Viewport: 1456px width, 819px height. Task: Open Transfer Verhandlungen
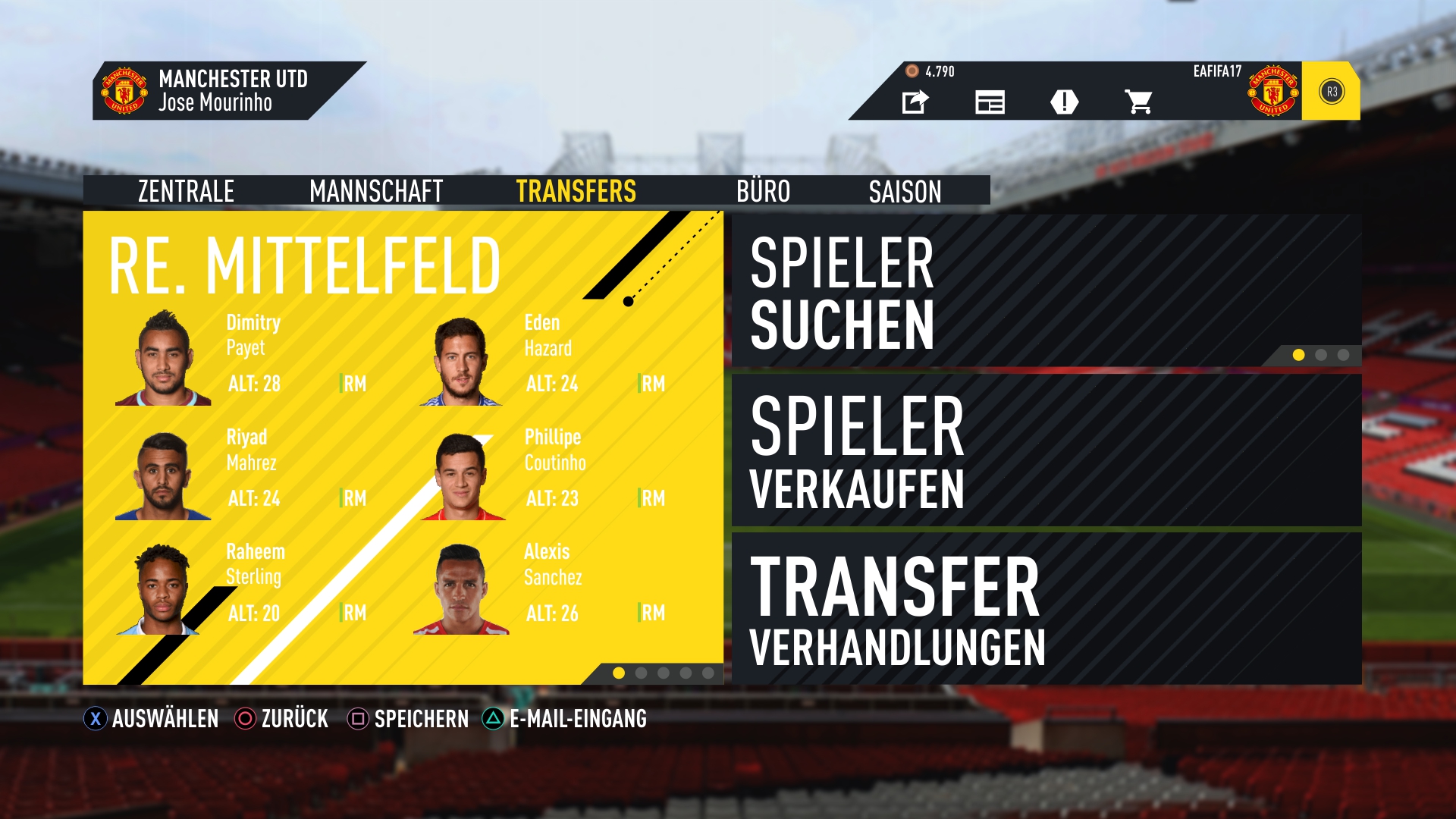click(x=1046, y=609)
